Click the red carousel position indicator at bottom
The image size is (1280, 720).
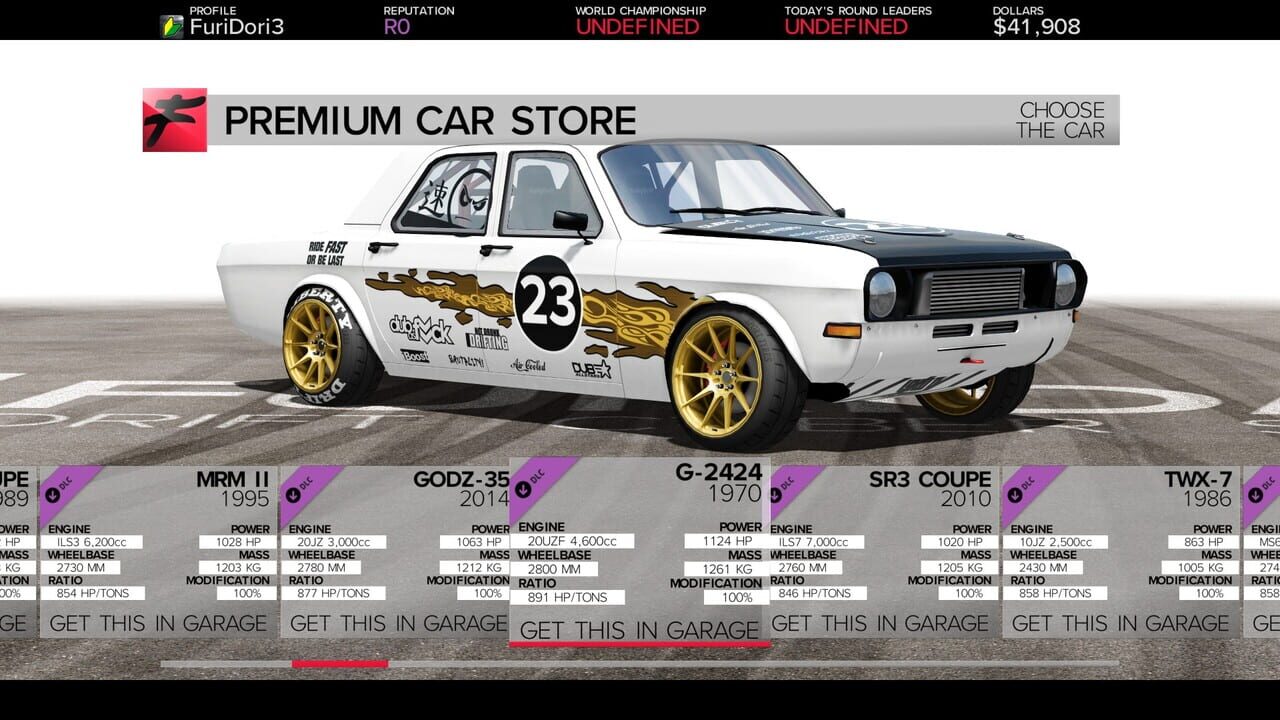coord(340,662)
